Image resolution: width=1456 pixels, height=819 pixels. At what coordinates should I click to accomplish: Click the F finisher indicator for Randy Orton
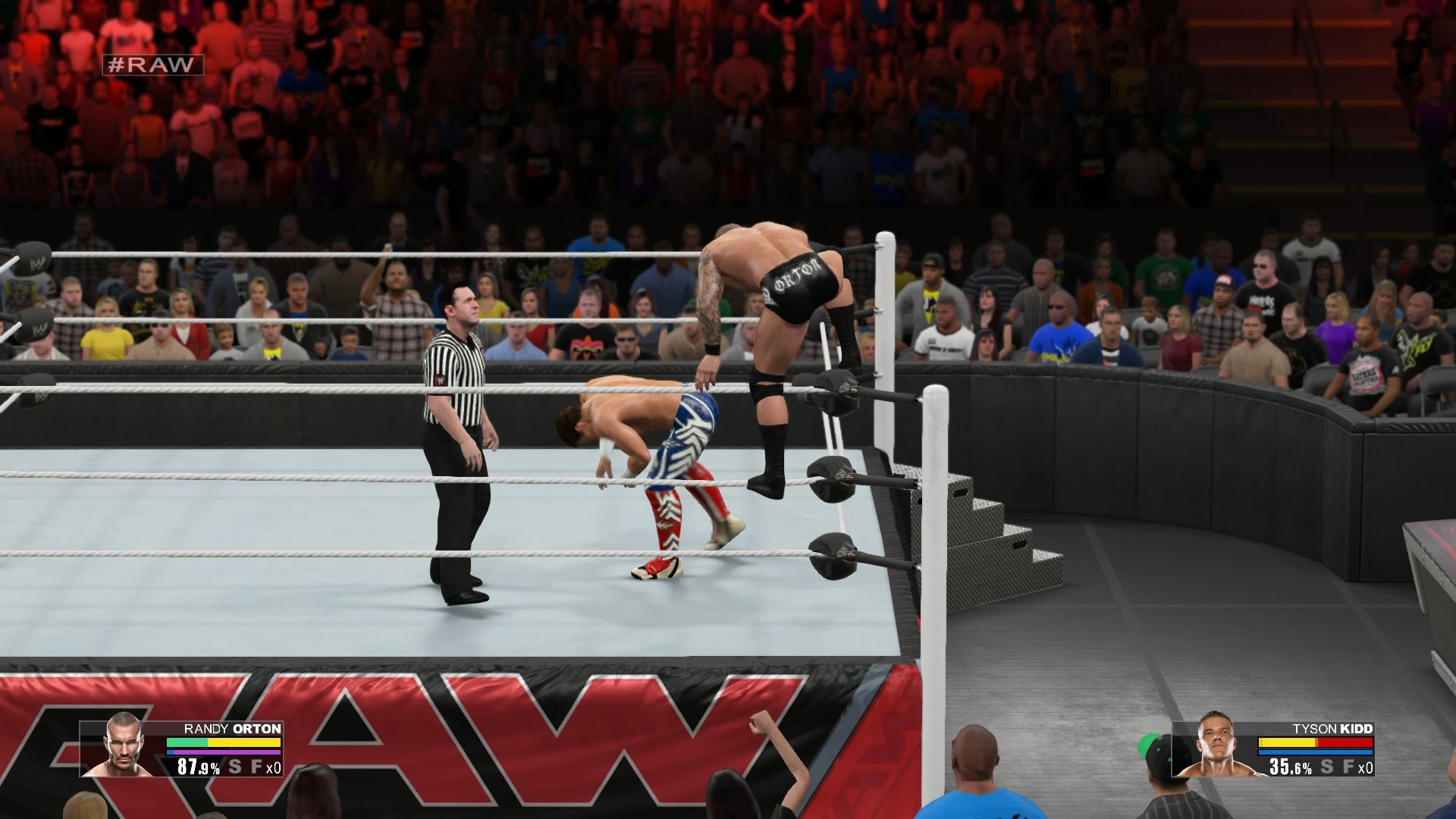pos(257,767)
